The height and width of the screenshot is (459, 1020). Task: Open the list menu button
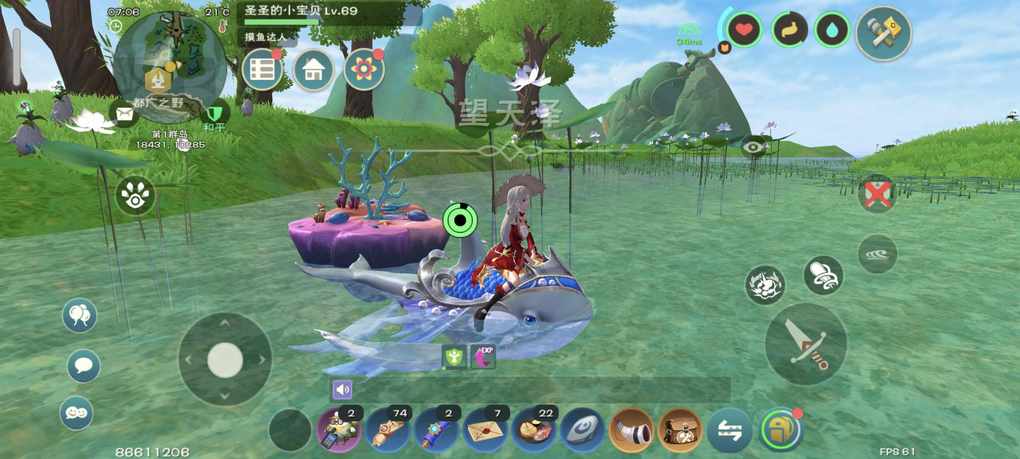coord(262,69)
